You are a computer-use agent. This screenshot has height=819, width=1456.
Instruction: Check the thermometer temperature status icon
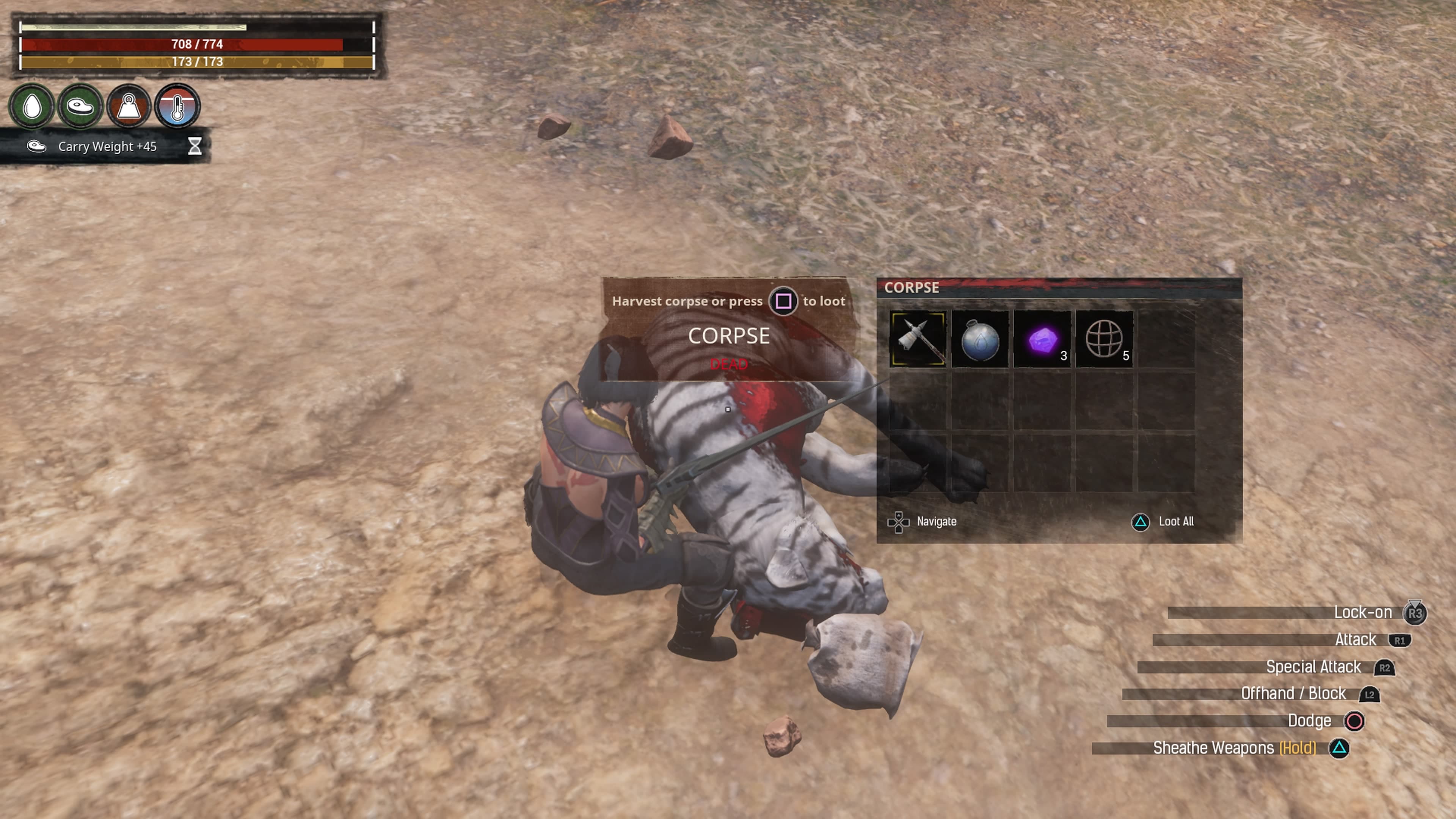(177, 106)
